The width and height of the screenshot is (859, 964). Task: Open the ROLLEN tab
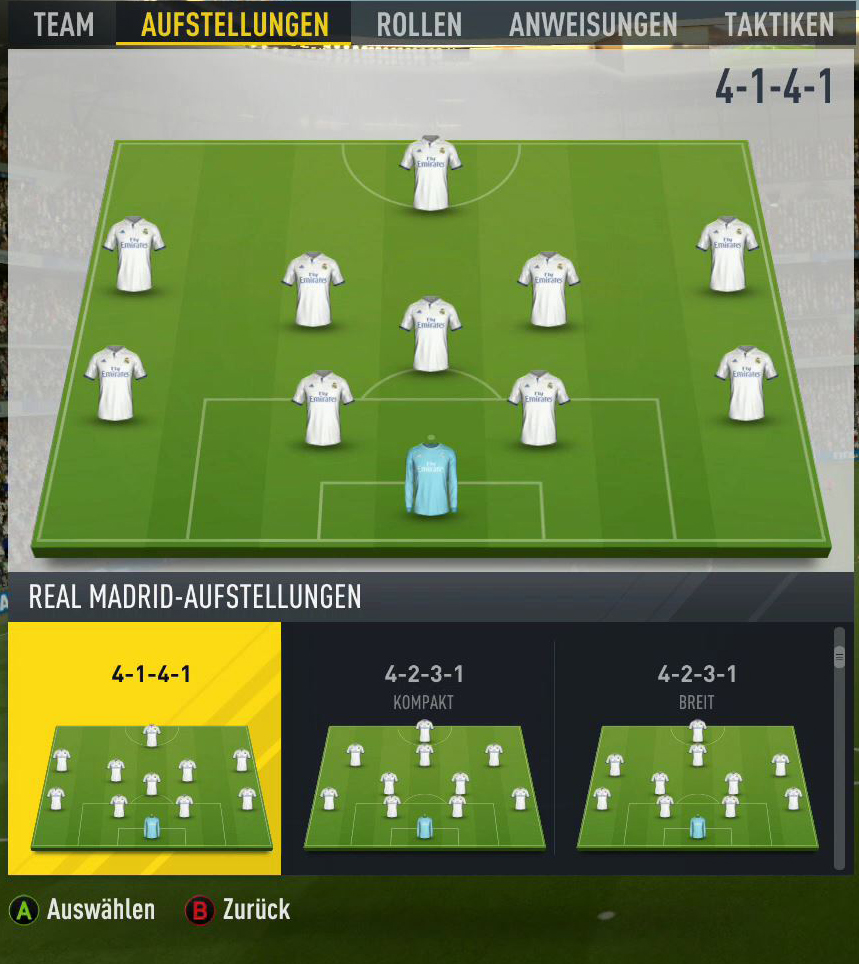pos(419,24)
